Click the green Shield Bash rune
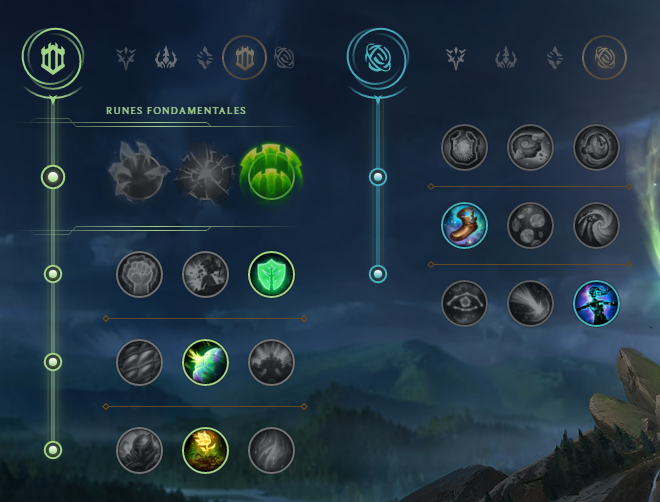This screenshot has width=660, height=502. (271, 274)
